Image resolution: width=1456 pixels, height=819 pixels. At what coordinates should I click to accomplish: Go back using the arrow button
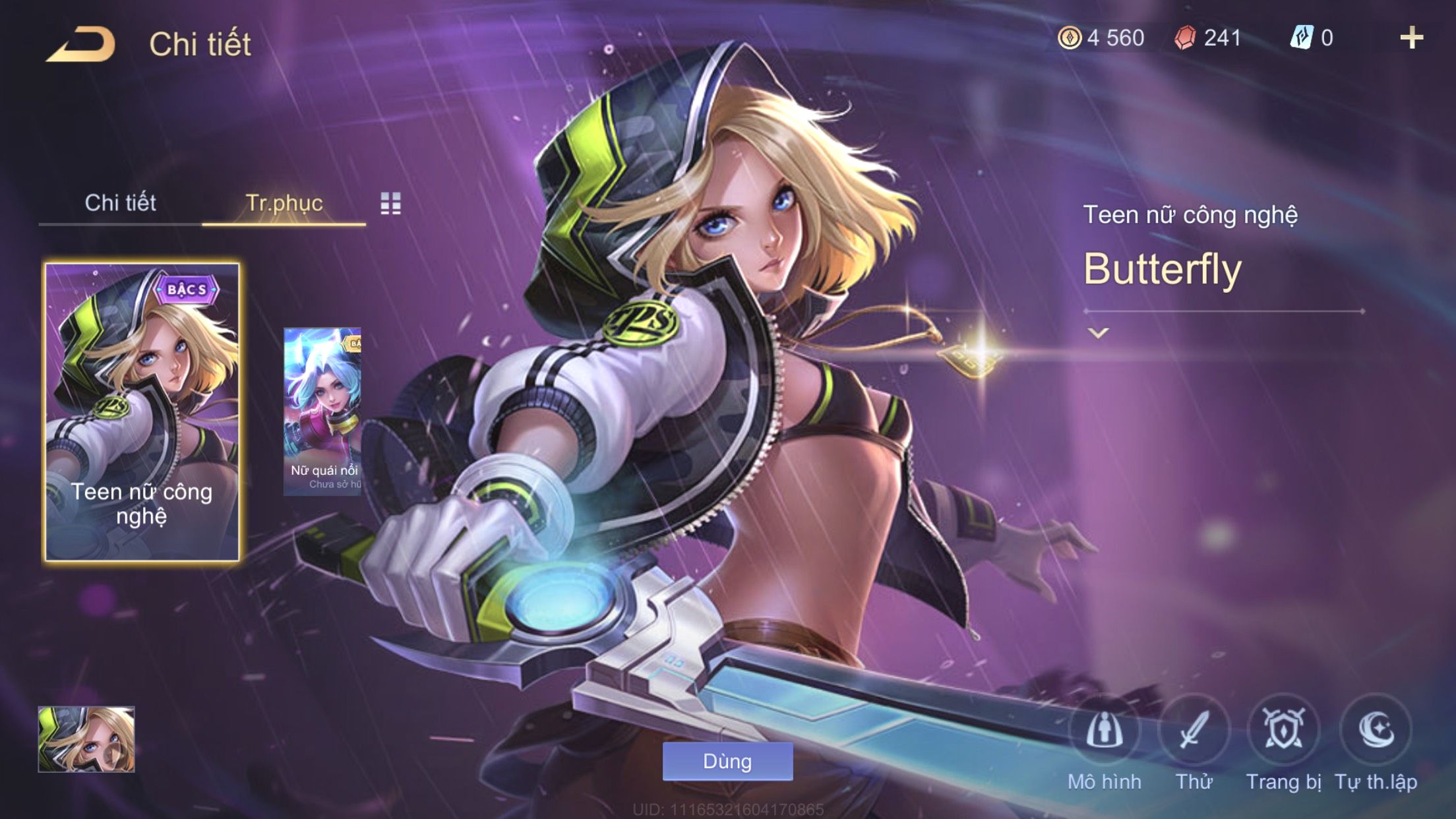(80, 45)
